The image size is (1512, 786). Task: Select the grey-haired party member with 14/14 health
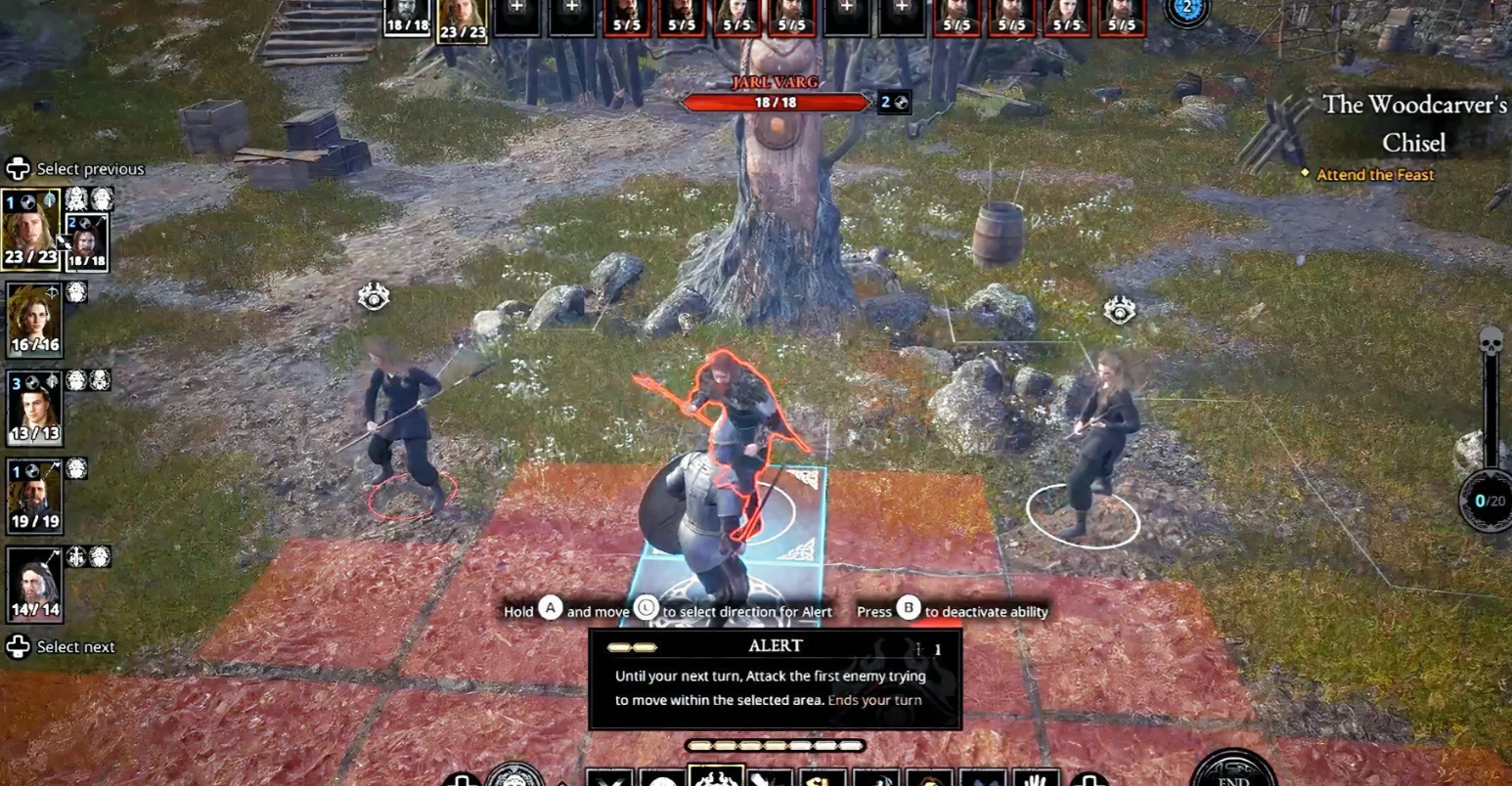coord(34,585)
